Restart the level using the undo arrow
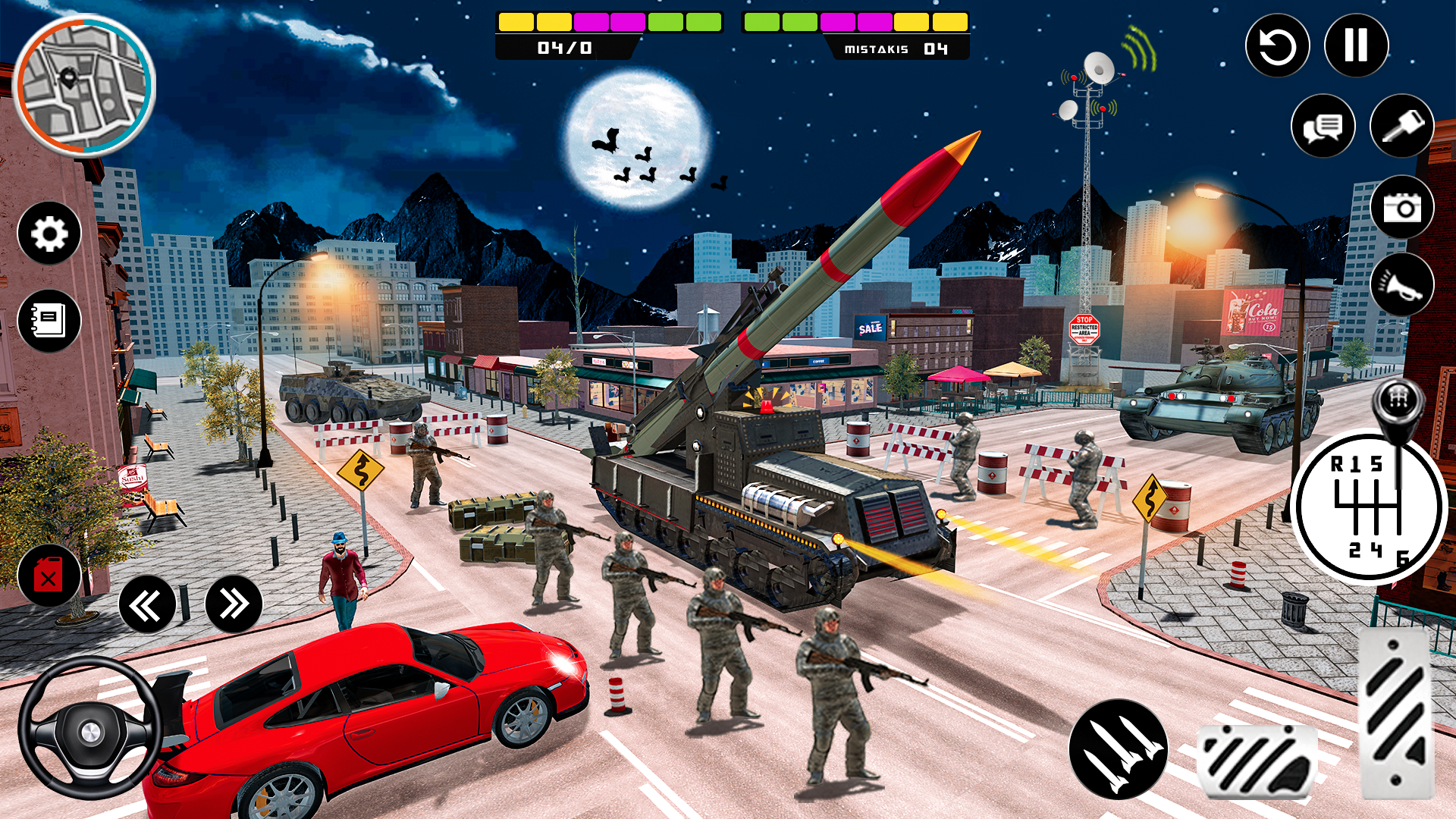 pyautogui.click(x=1279, y=45)
